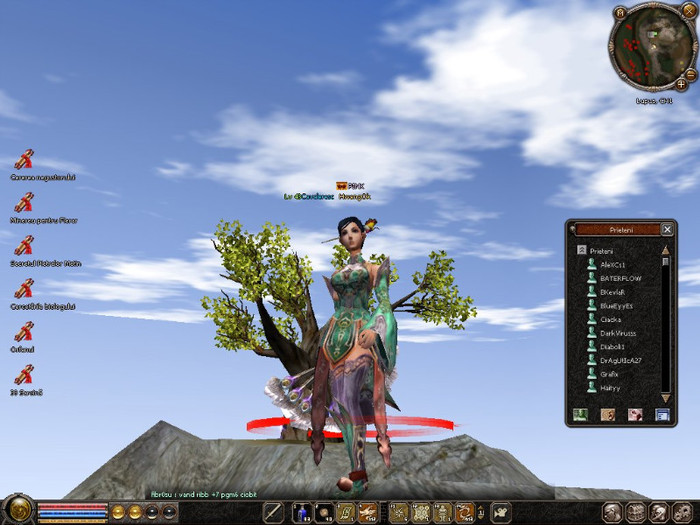The width and height of the screenshot is (700, 525).
Task: Click the rightmost button on the bottom bar
Action: click(x=685, y=512)
